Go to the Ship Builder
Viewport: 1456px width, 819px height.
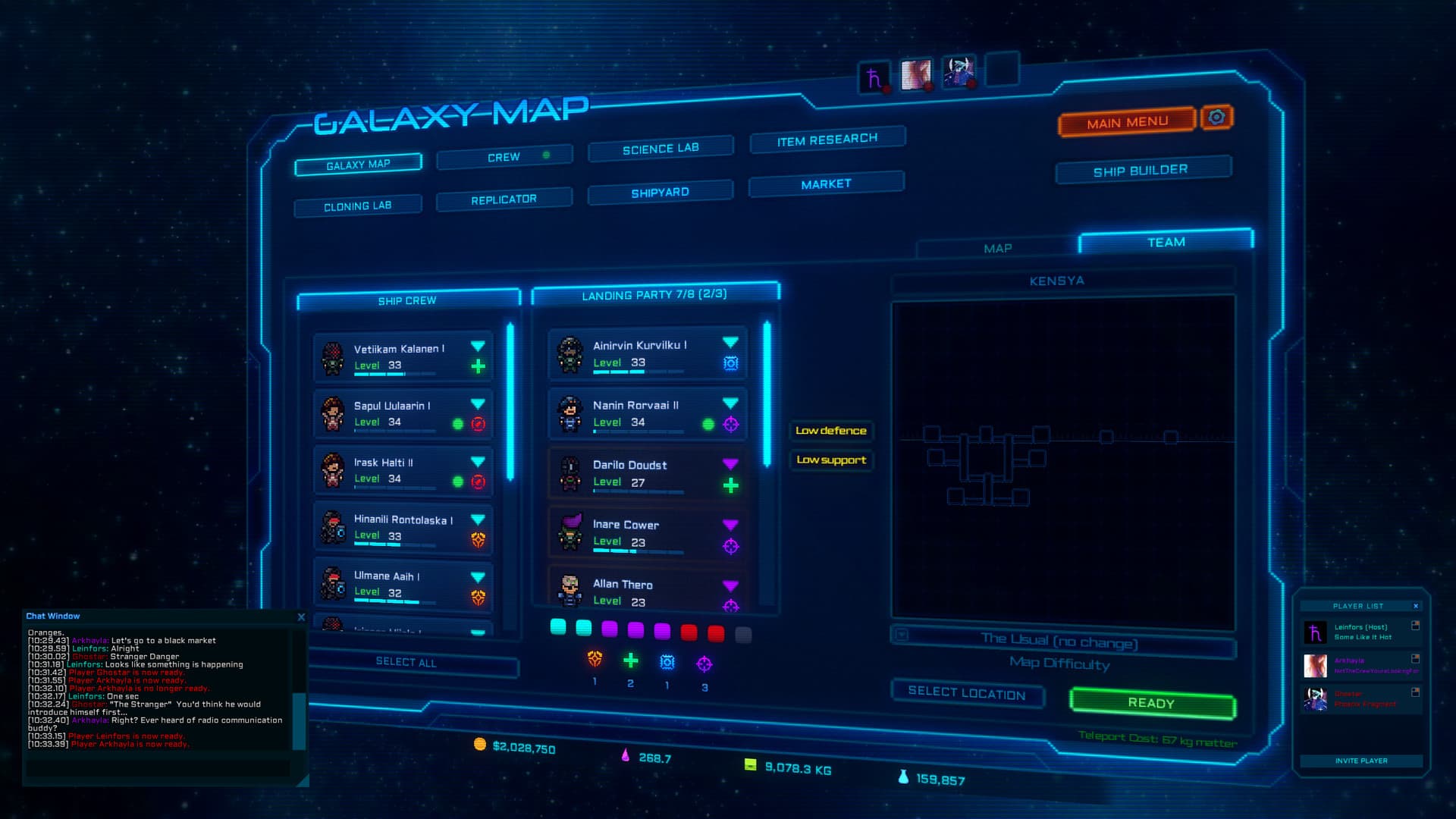[1141, 171]
